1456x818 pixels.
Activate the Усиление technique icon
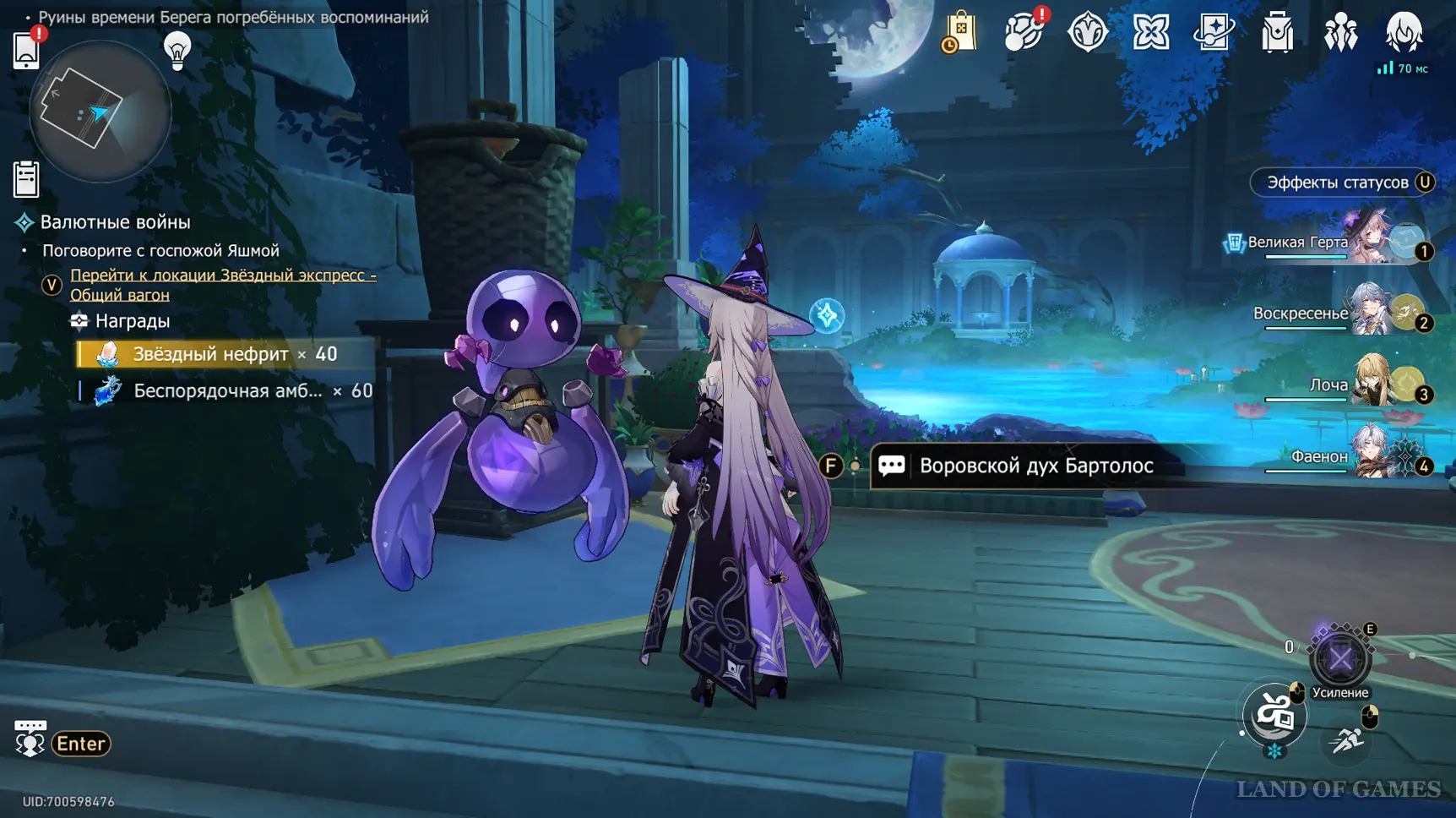tap(1339, 660)
